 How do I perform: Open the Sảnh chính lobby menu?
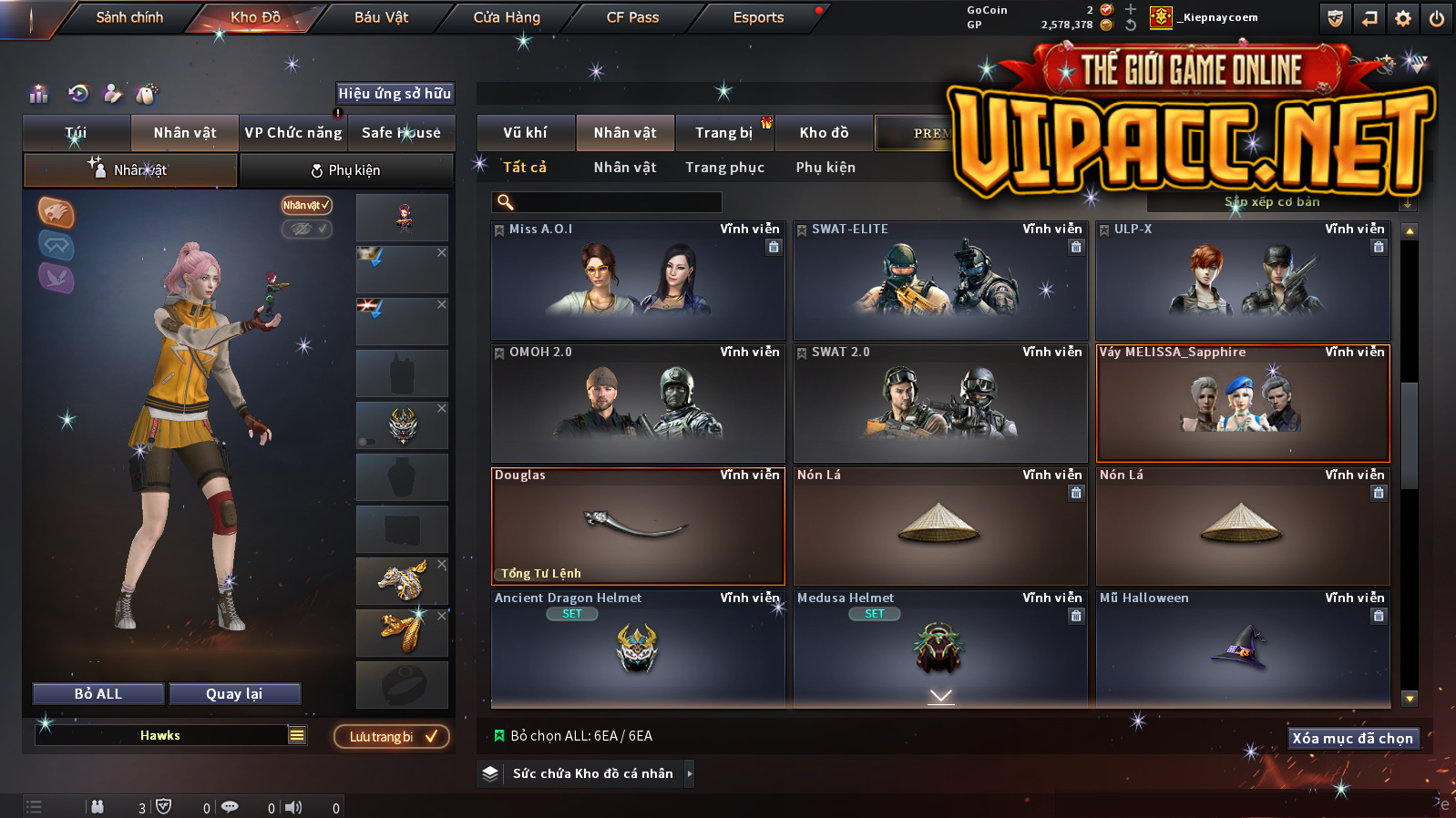[x=129, y=17]
